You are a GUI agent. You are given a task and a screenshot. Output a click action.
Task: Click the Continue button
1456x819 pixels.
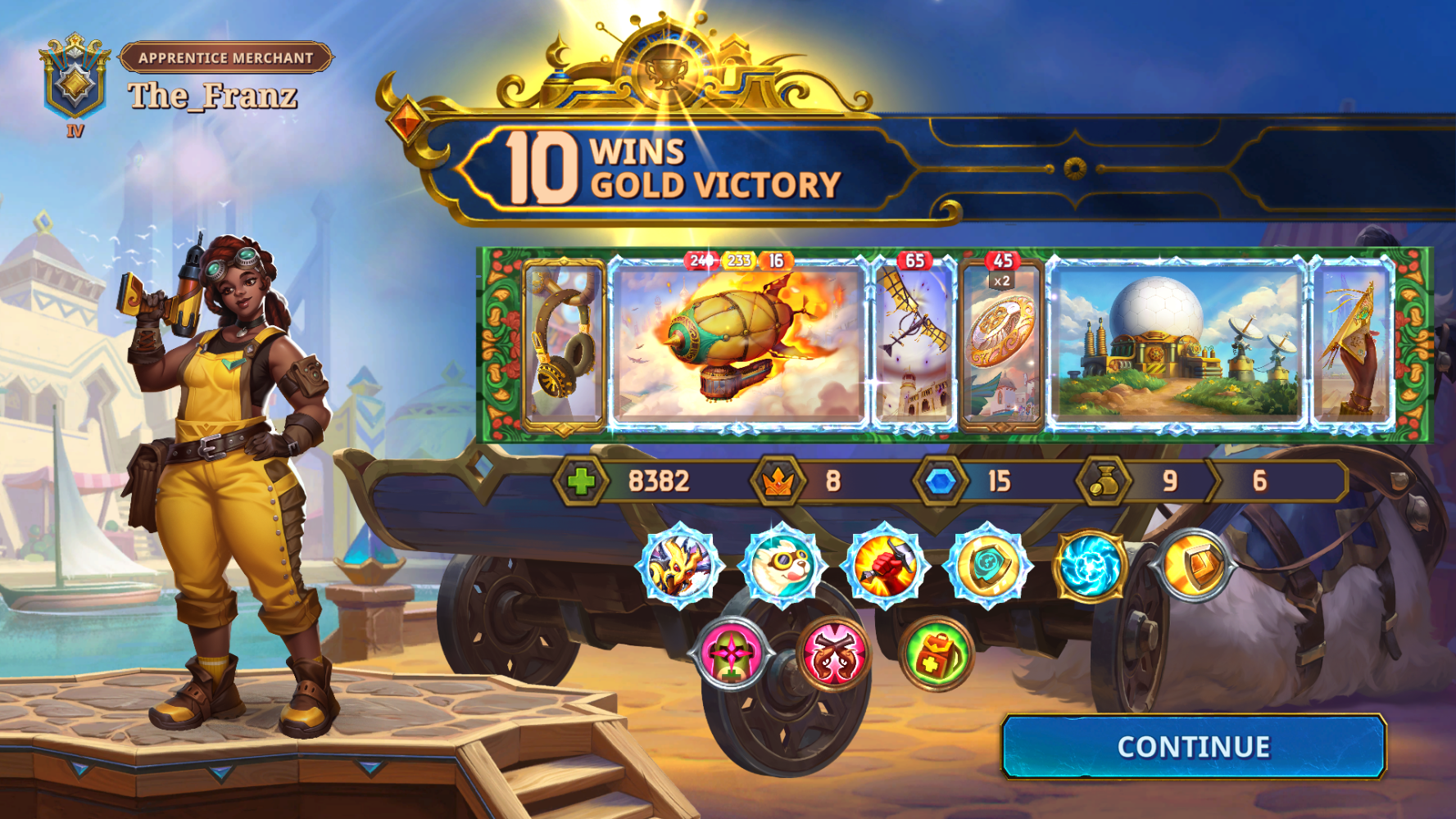1193,746
